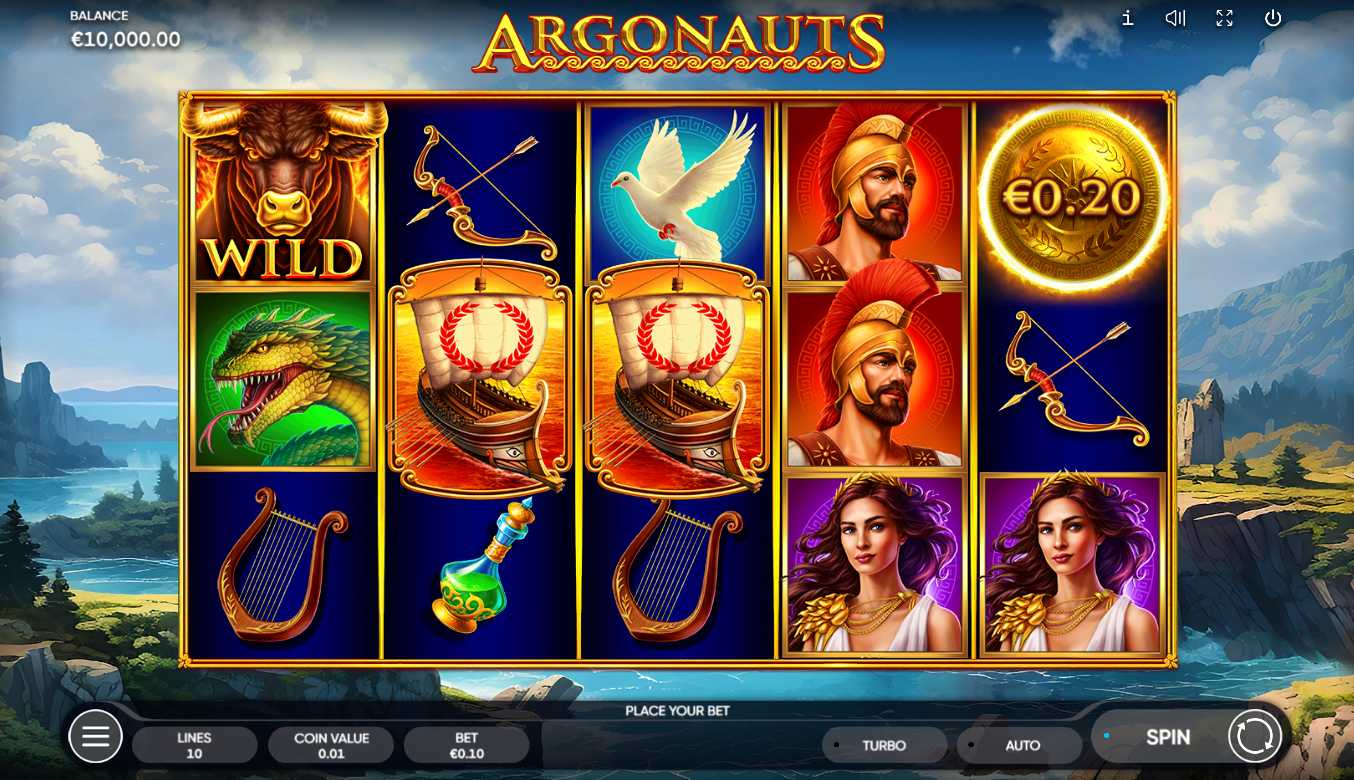Open the Bet amount selector
Viewport: 1354px width, 780px height.
466,745
